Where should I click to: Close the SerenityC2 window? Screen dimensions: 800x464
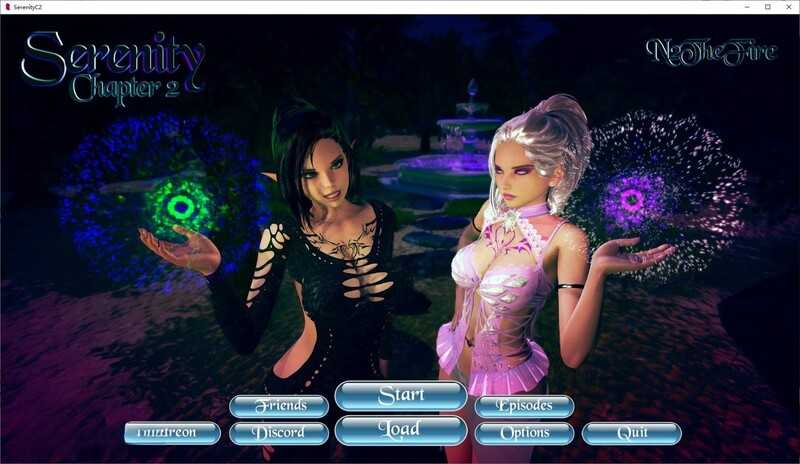point(786,7)
